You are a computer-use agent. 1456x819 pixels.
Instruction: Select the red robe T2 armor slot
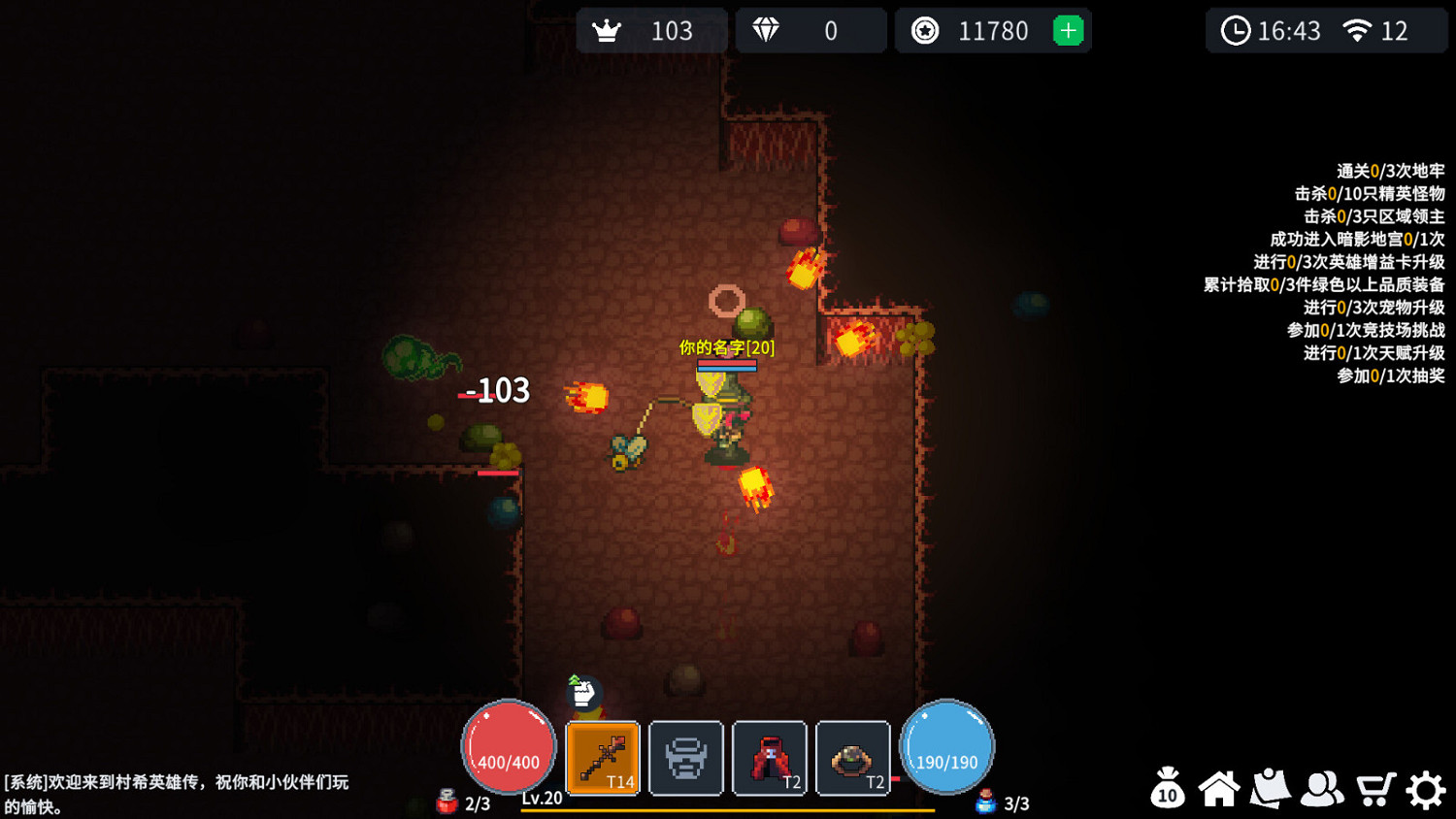tap(770, 758)
